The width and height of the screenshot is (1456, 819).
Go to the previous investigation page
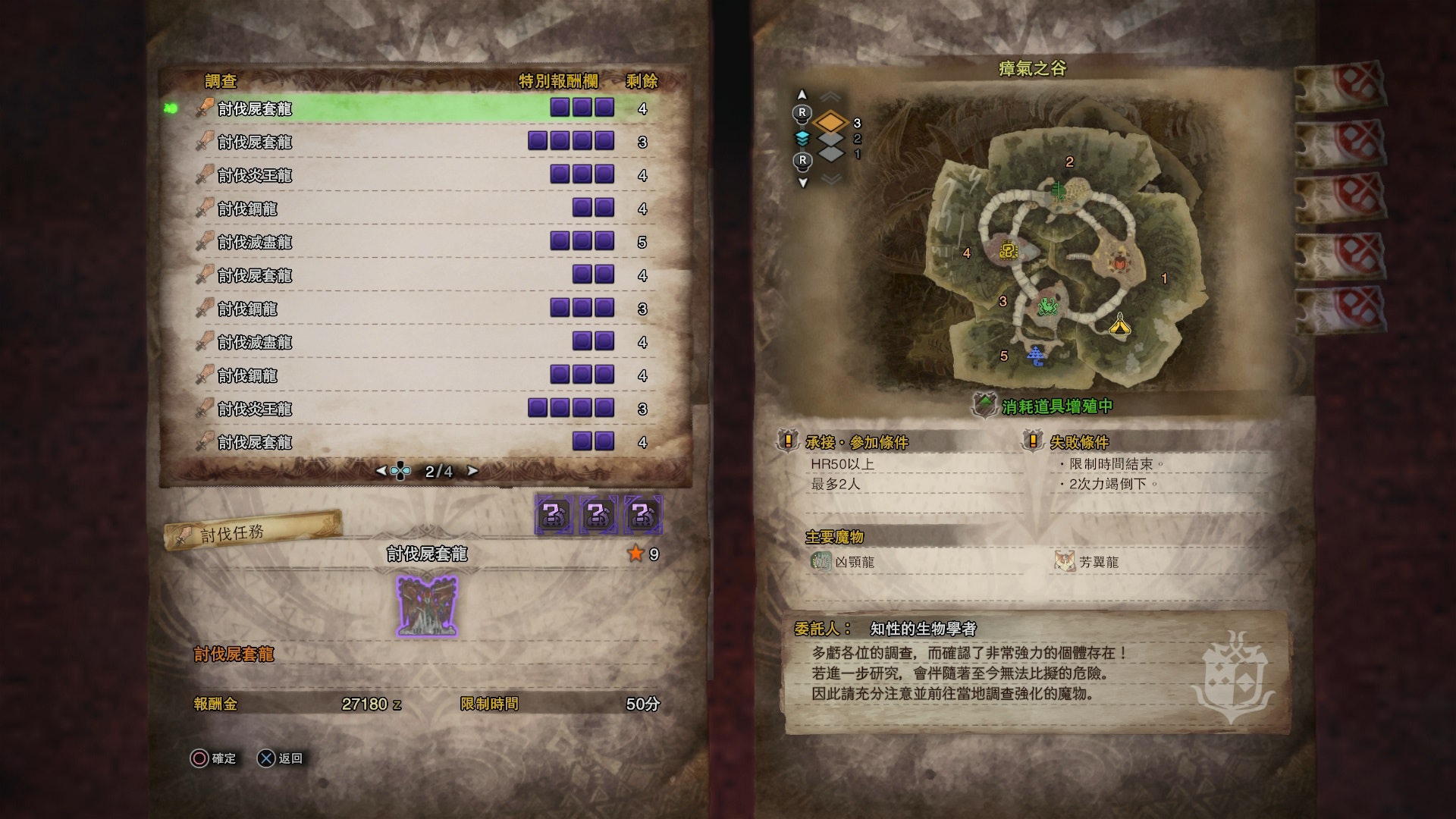381,471
